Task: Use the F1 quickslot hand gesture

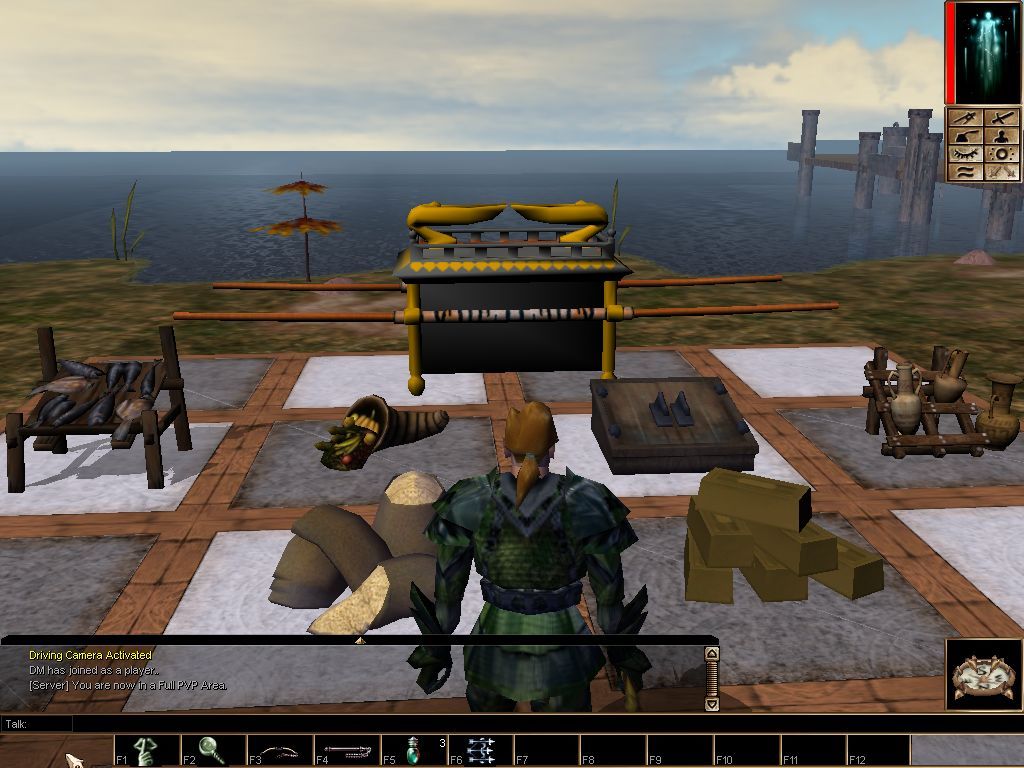Action: tap(147, 750)
